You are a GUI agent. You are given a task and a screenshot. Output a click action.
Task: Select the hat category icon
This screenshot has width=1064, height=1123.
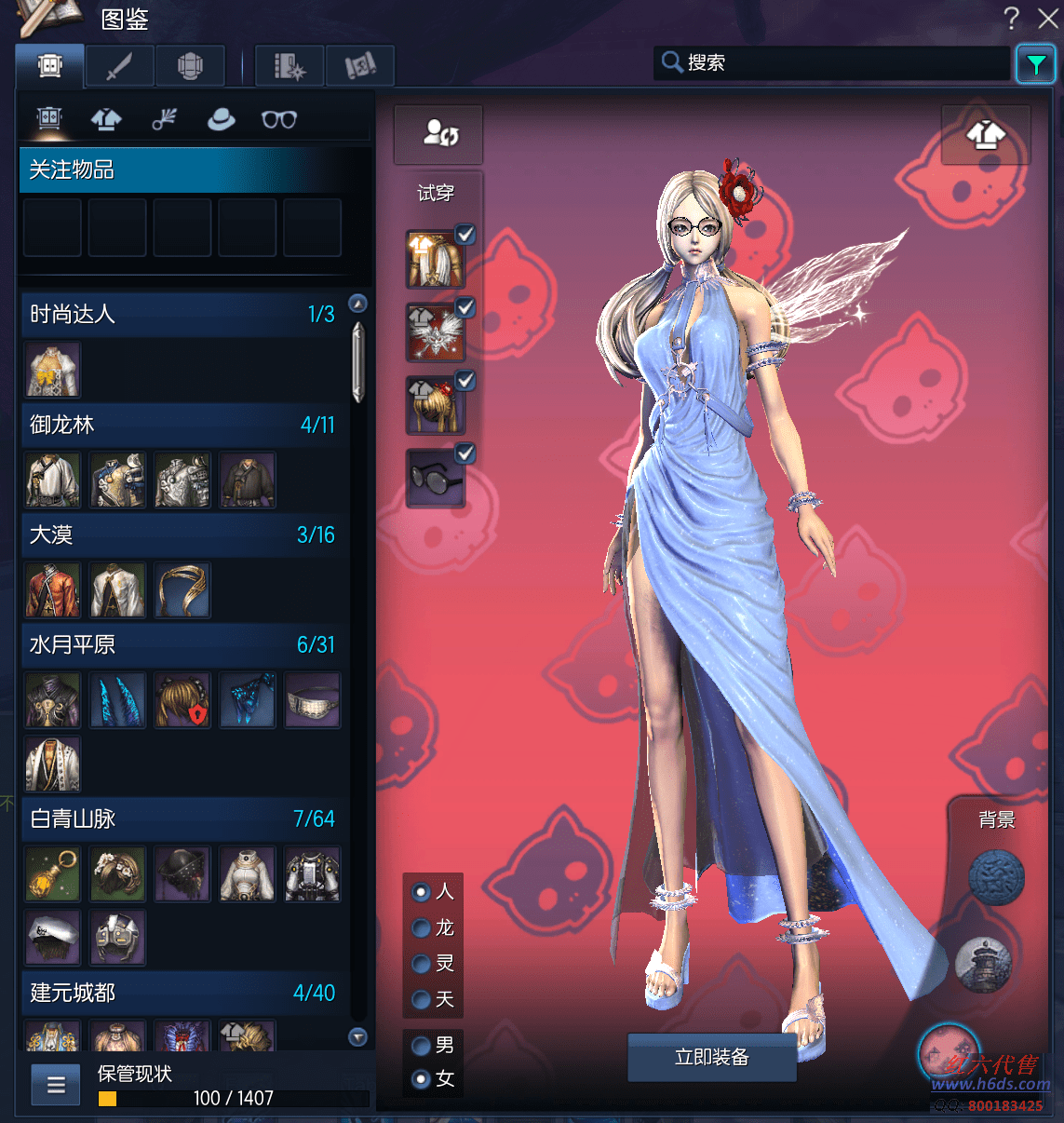point(221,119)
